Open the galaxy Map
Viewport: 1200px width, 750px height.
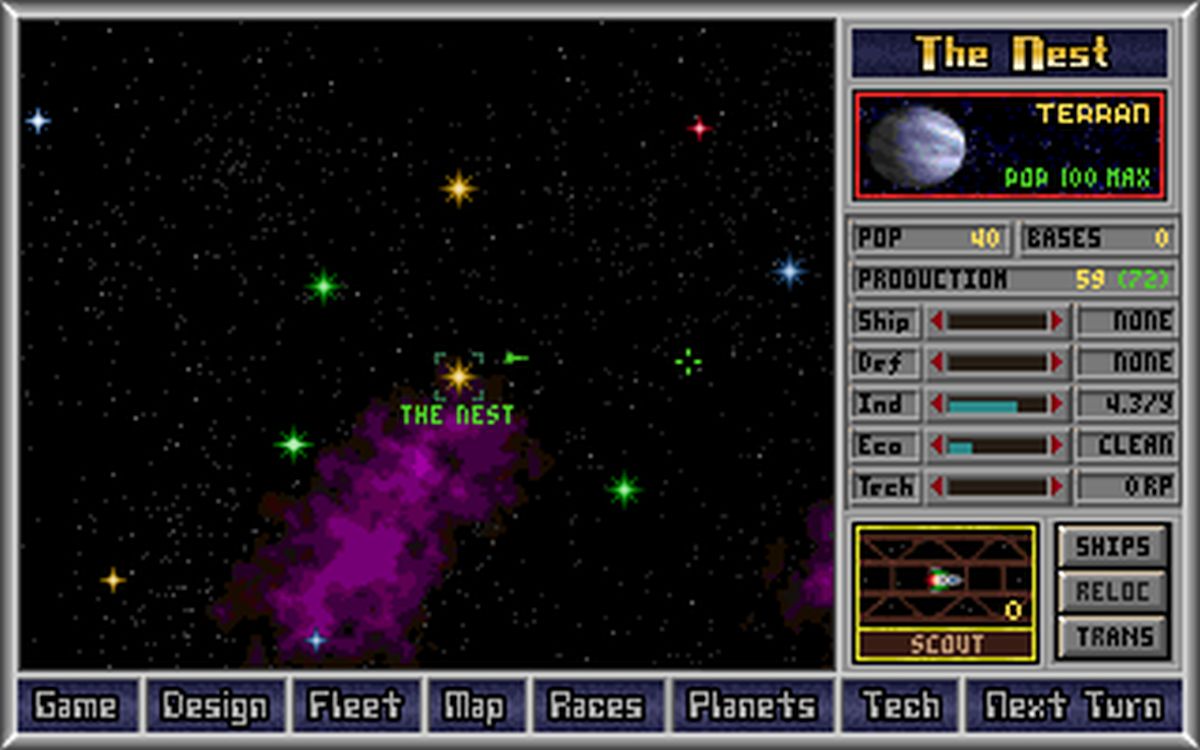pos(474,706)
